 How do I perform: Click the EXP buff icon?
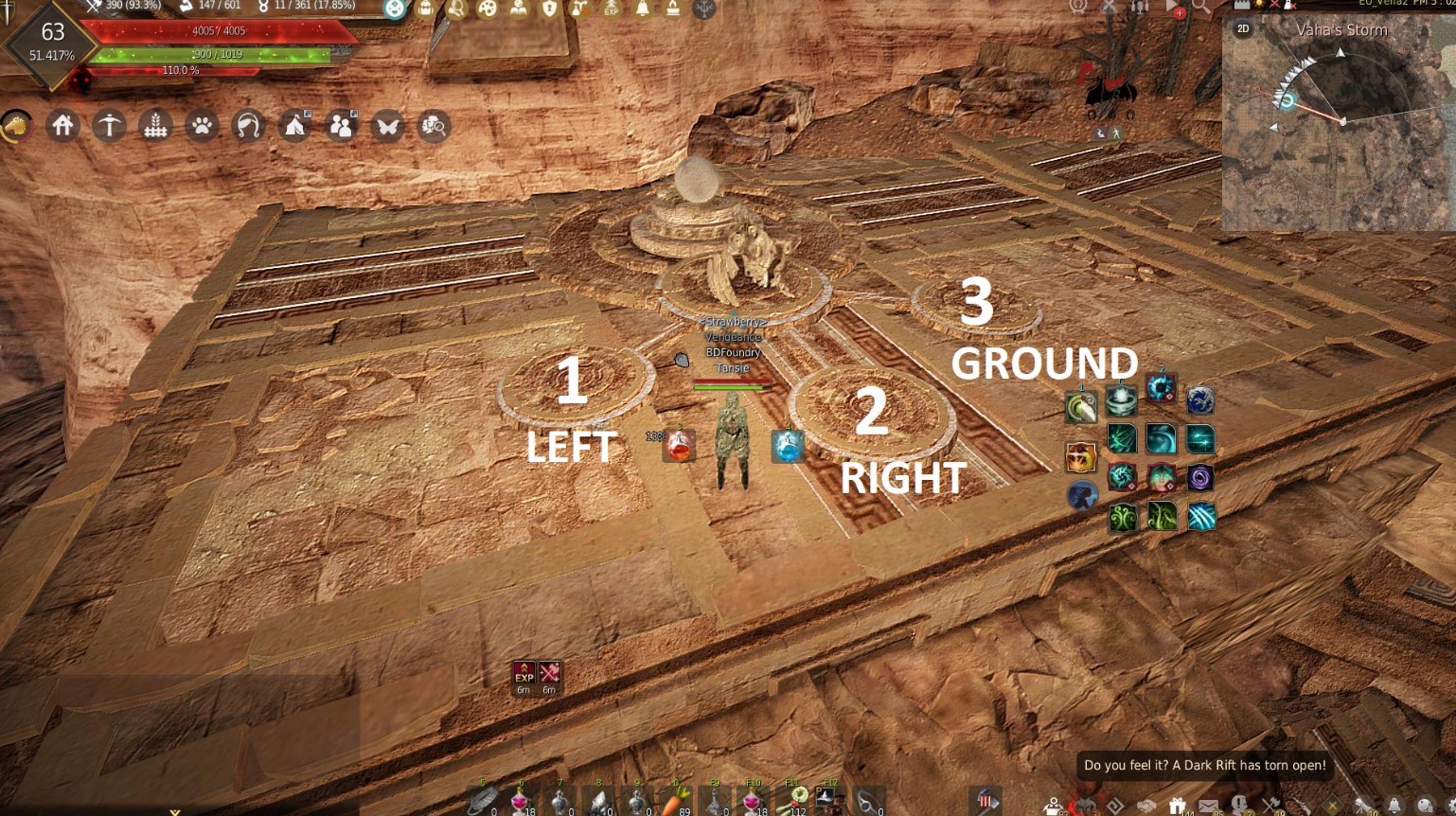[524, 673]
